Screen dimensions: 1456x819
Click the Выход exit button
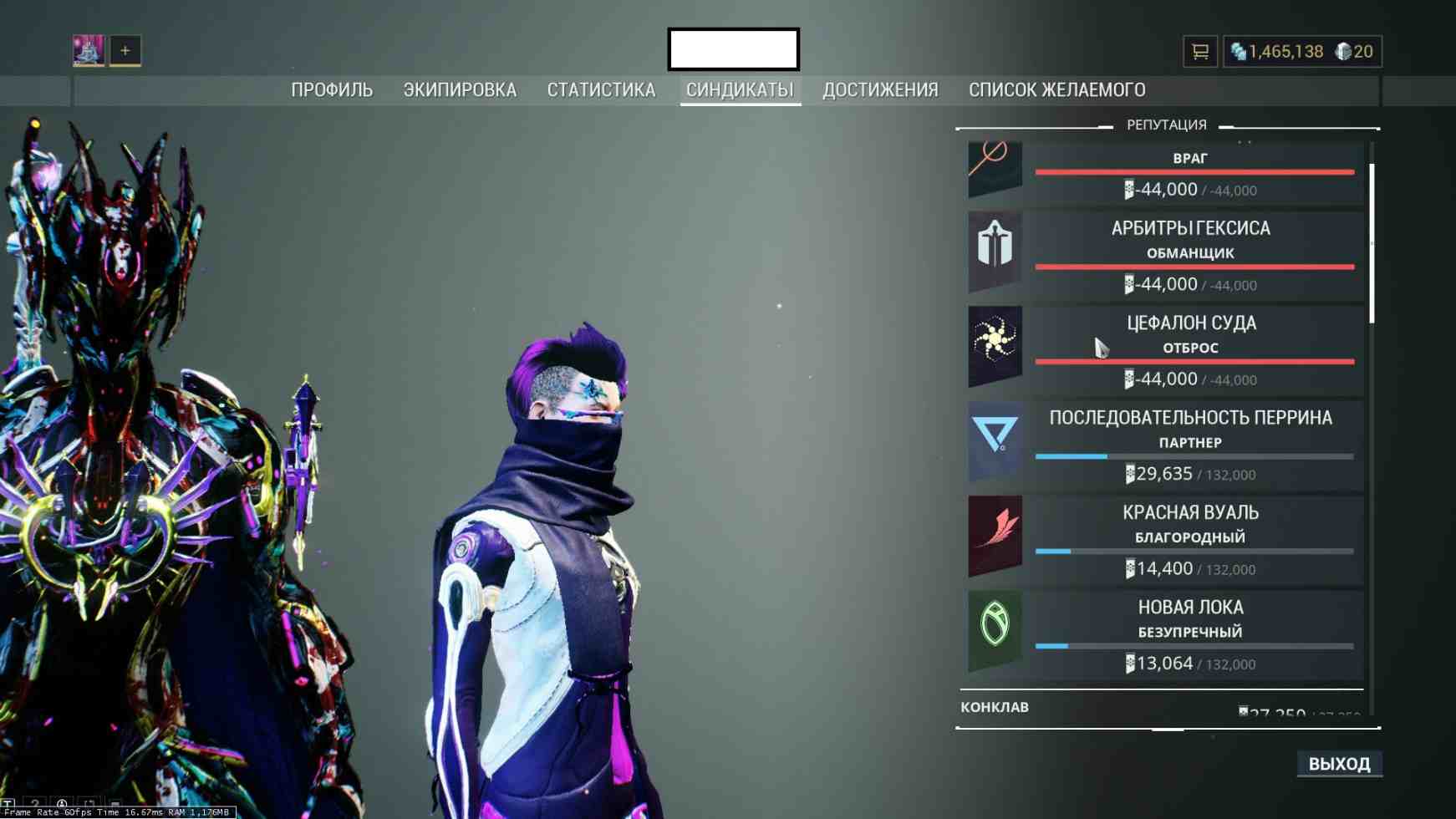1339,764
